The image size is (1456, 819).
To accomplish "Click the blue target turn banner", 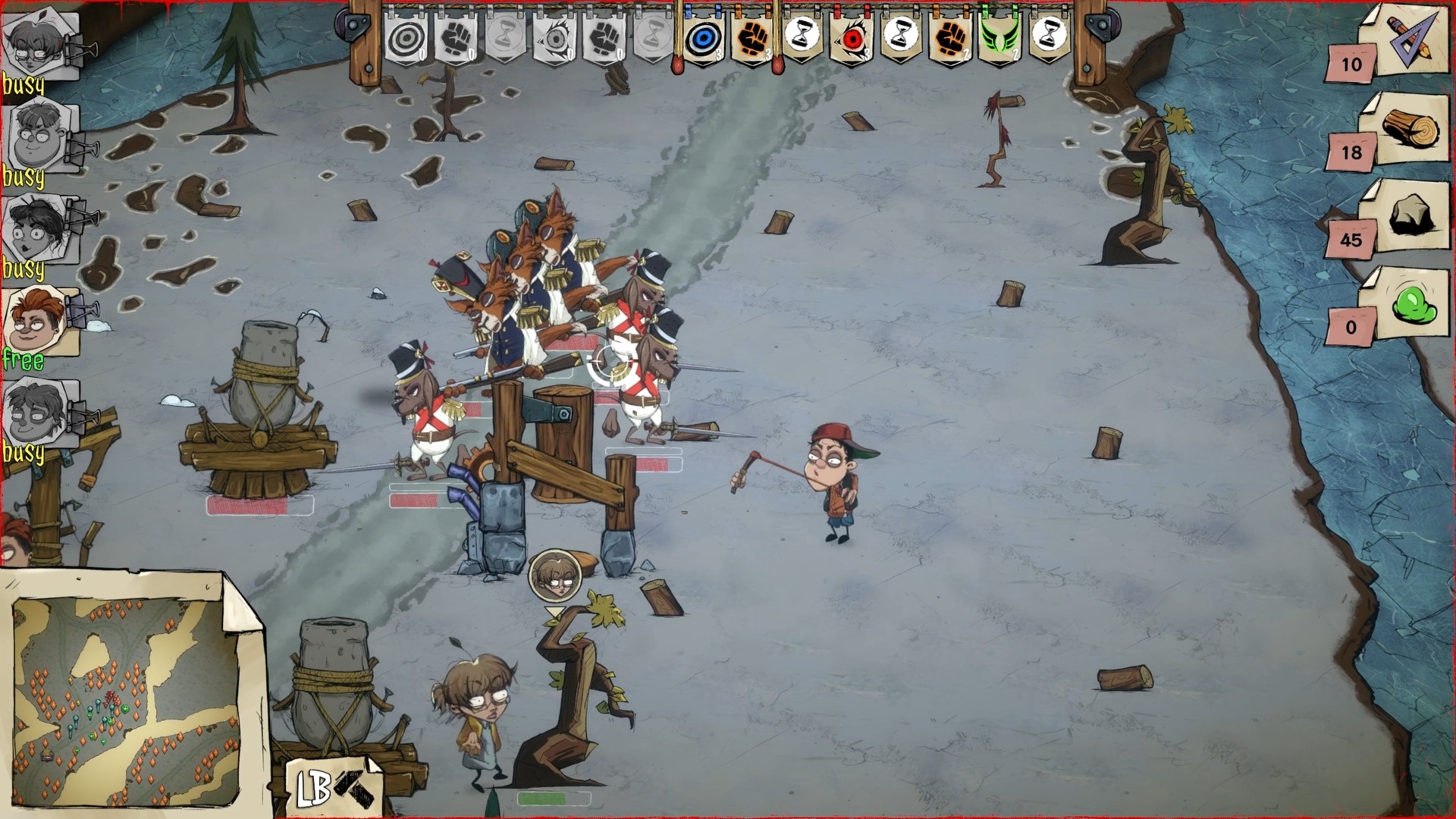I will [703, 36].
